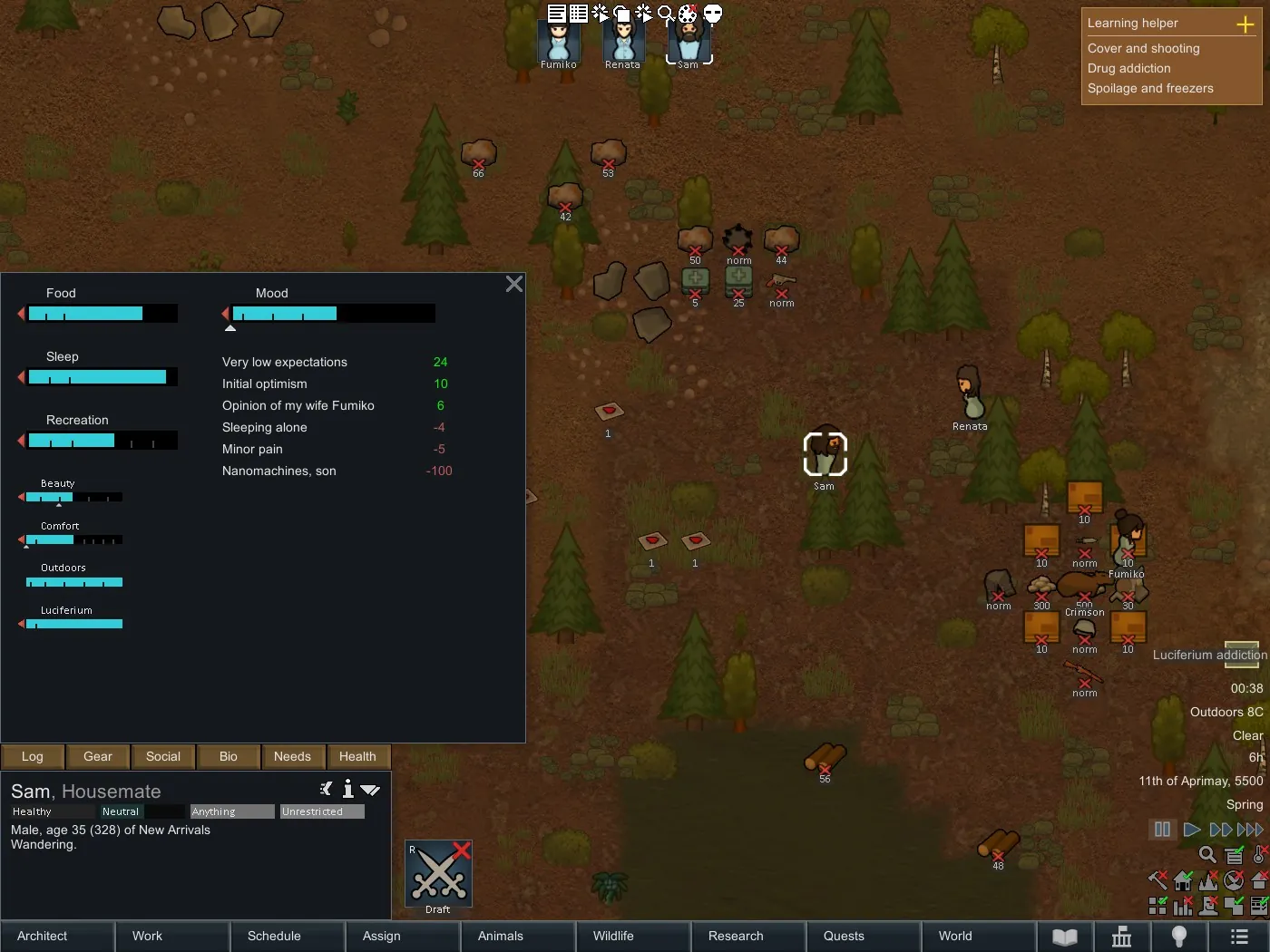Open the Cover and shooting lesson

coord(1144,48)
